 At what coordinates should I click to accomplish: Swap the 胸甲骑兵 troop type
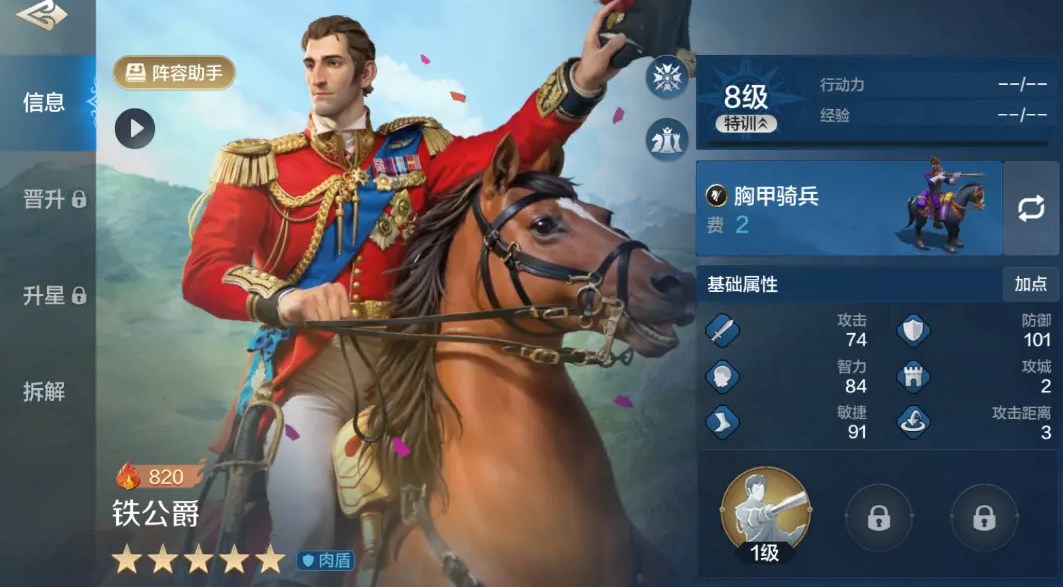(1031, 208)
